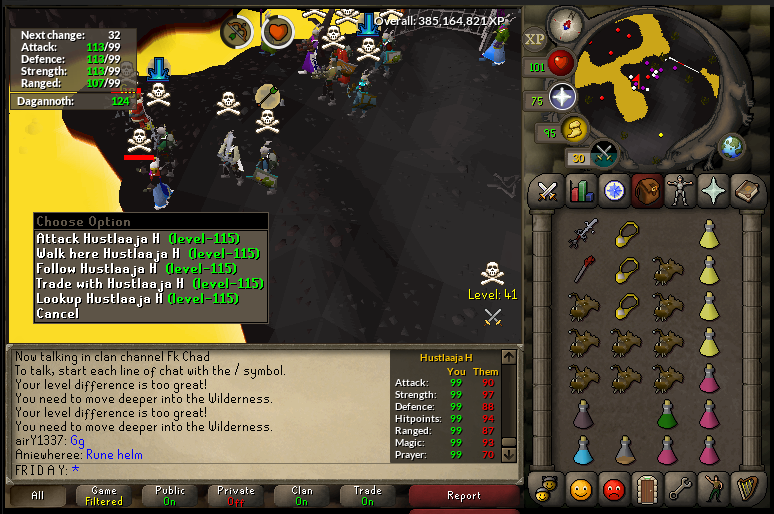Click the Report button
774x514 pixels.
pyautogui.click(x=464, y=495)
